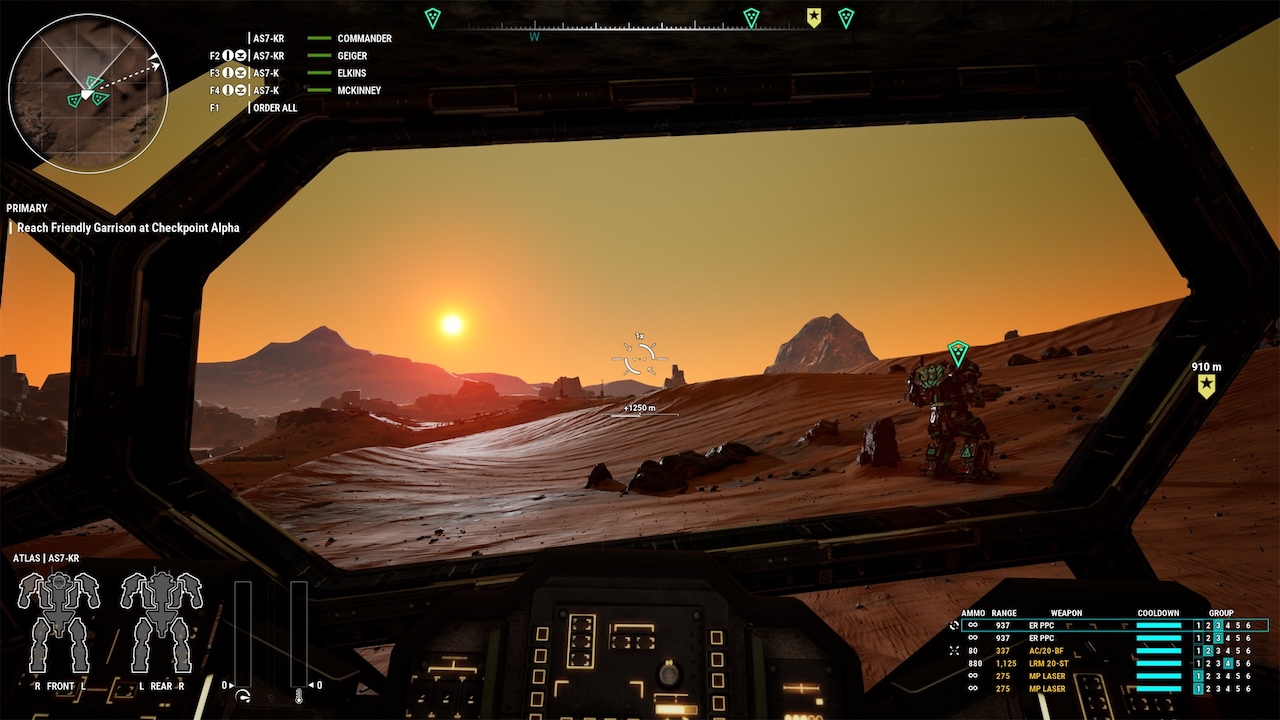Click the radar minimap in the corner
The height and width of the screenshot is (720, 1280).
(90, 90)
